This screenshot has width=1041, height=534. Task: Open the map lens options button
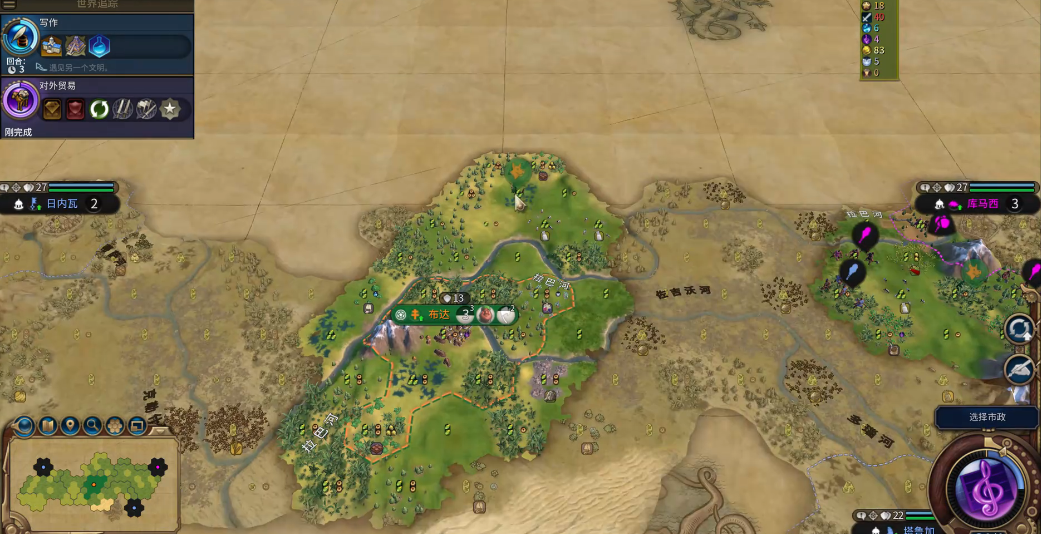tap(46, 427)
